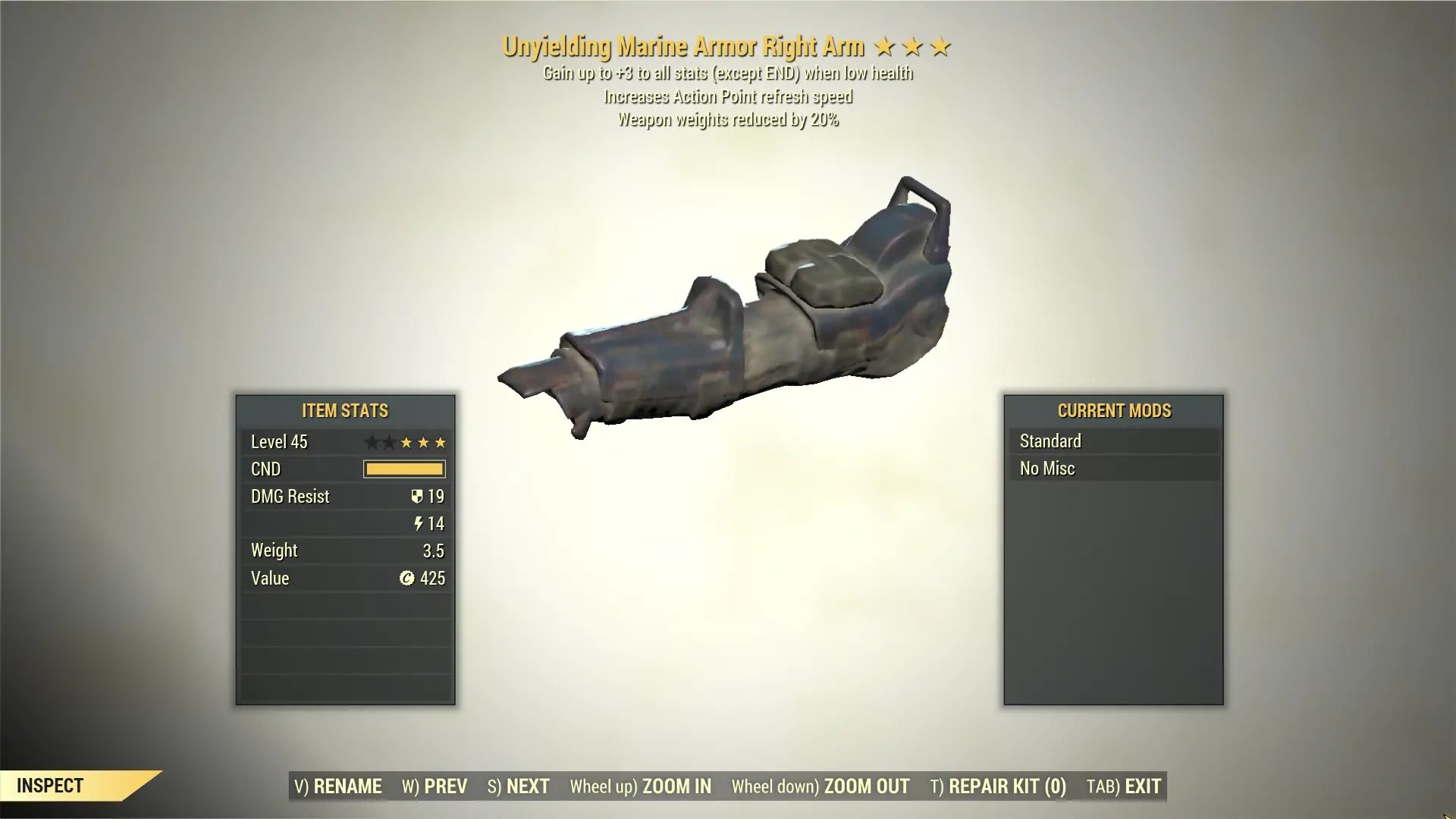This screenshot has height=819, width=1456.
Task: Select the first star in the item title
Action: coord(887,46)
